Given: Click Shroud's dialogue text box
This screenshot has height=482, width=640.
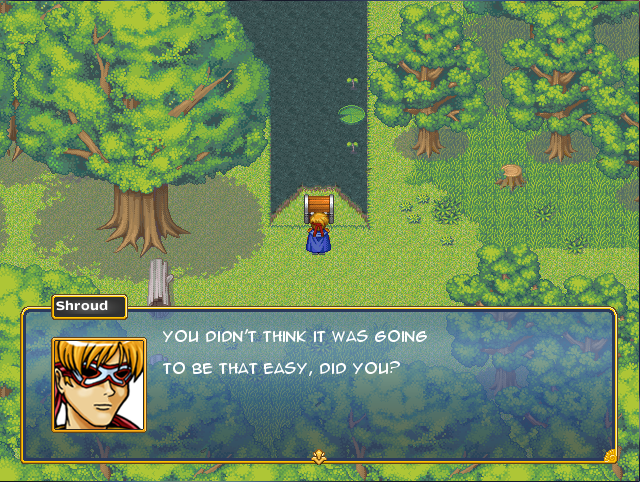Looking at the screenshot, I should coord(380,385).
